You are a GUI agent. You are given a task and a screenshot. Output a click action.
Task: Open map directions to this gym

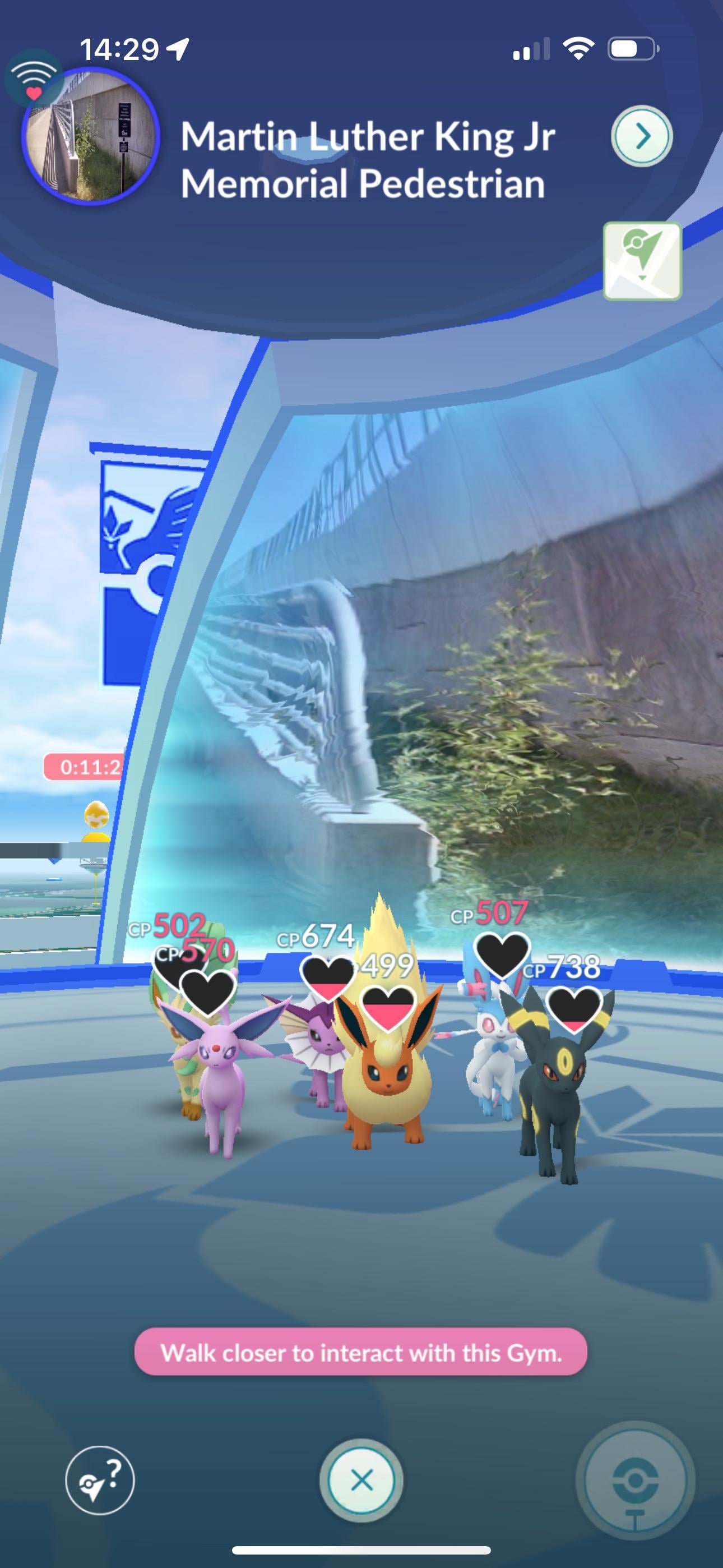coord(642,261)
